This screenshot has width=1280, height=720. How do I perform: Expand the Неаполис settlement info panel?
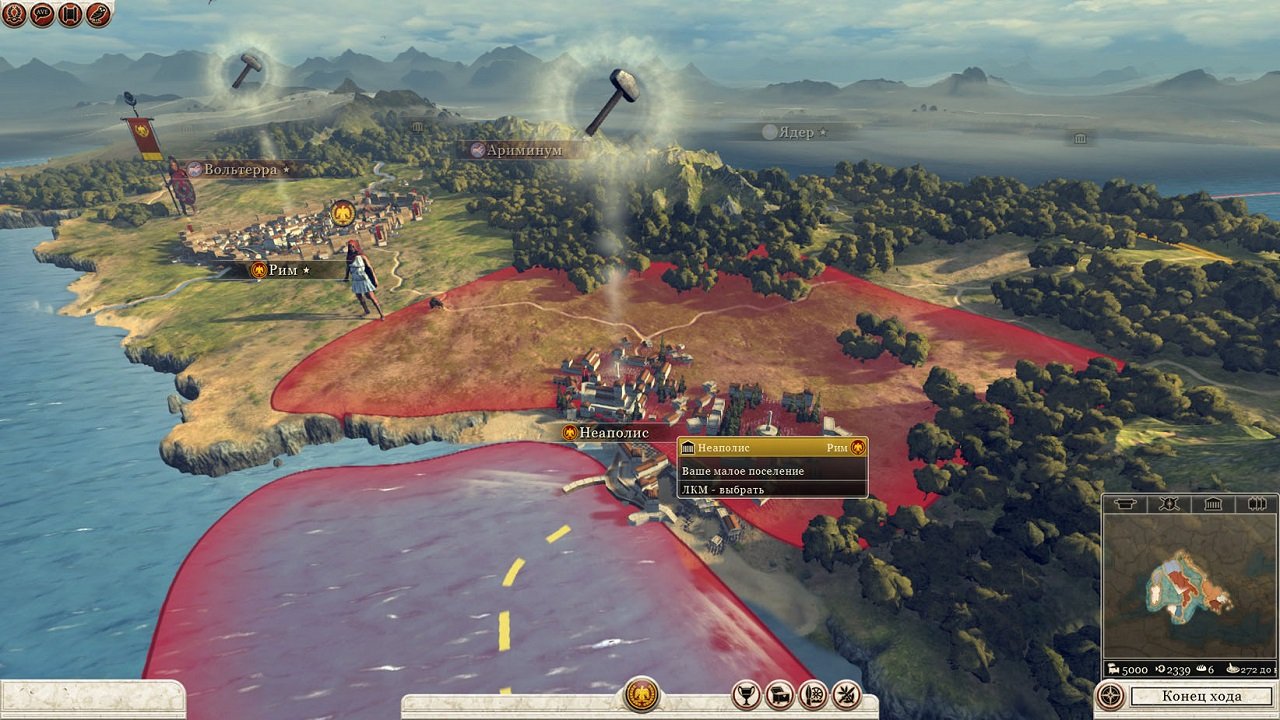pyautogui.click(x=770, y=447)
